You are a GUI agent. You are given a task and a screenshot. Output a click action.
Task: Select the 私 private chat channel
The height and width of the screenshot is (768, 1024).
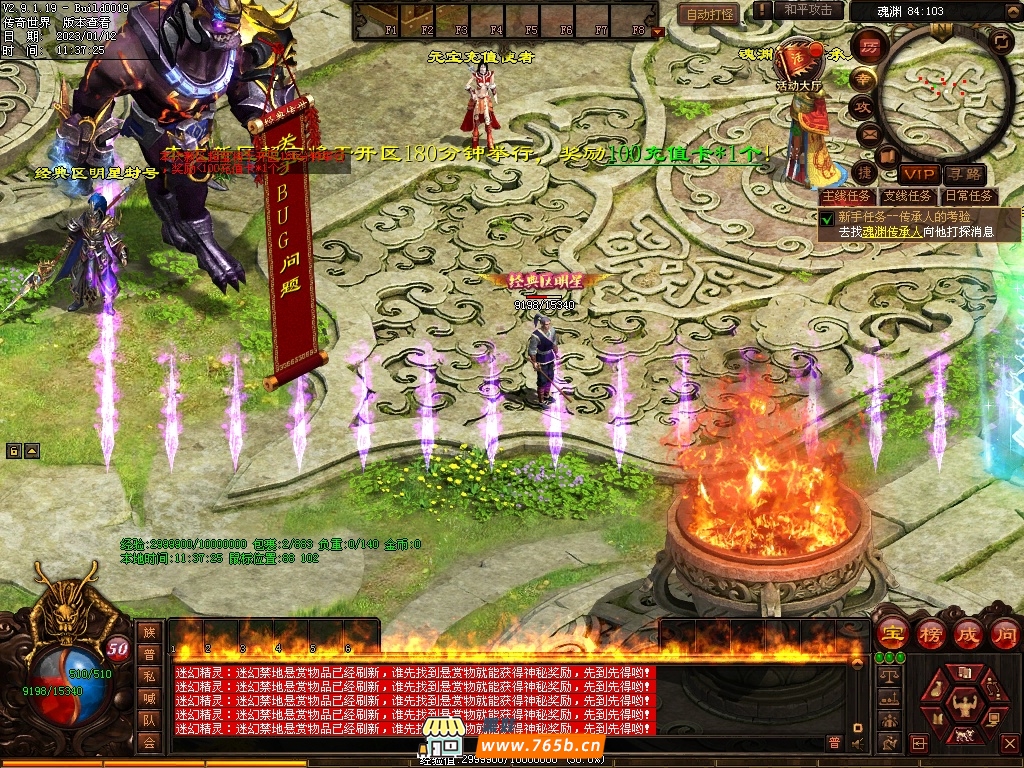(149, 675)
